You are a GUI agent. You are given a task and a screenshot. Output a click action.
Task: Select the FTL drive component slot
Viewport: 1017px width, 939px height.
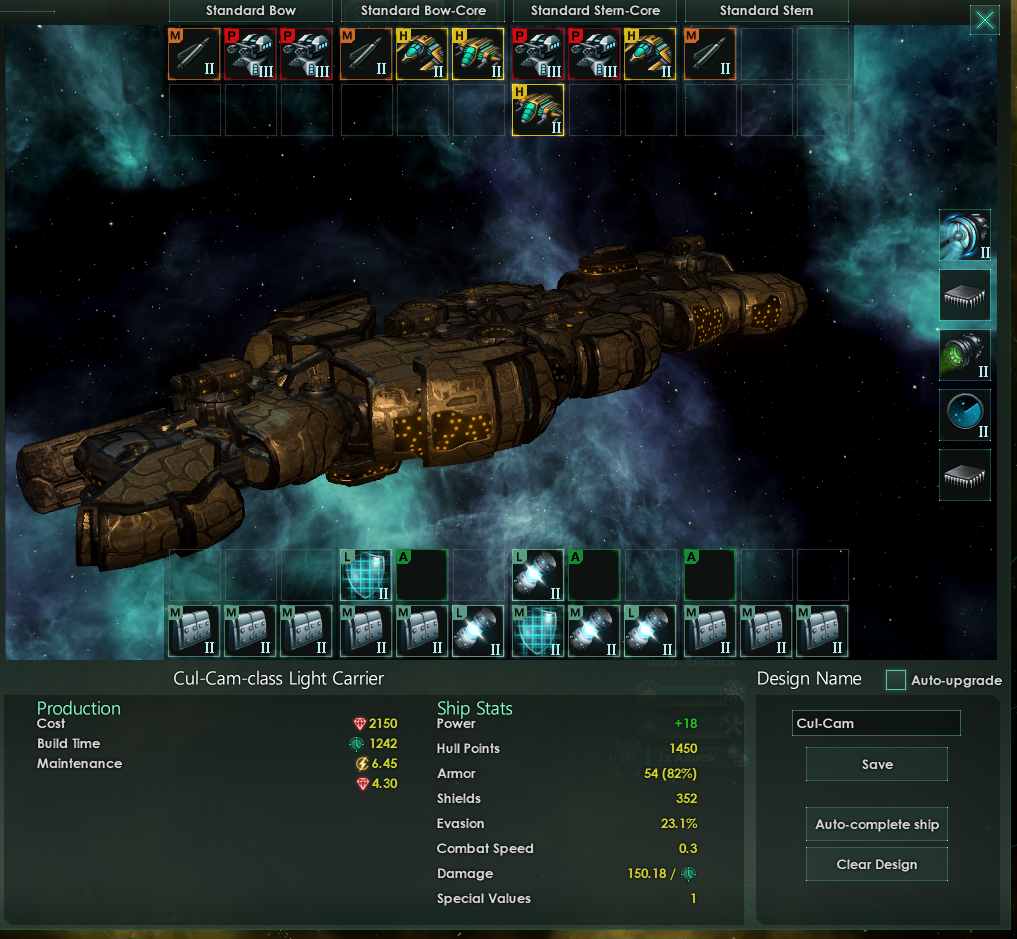(x=965, y=235)
